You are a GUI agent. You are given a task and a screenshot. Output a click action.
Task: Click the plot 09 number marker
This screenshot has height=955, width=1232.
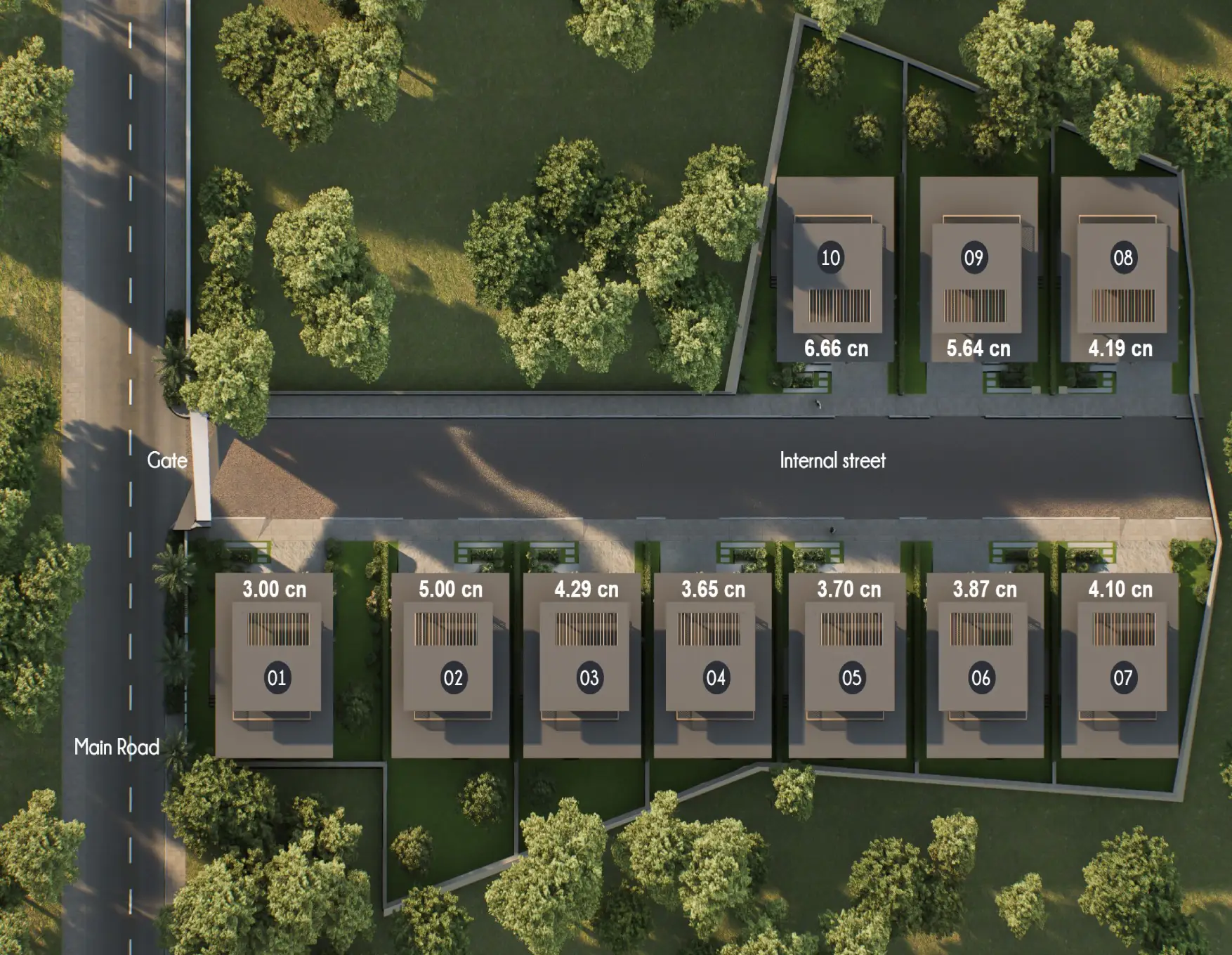pos(974,258)
